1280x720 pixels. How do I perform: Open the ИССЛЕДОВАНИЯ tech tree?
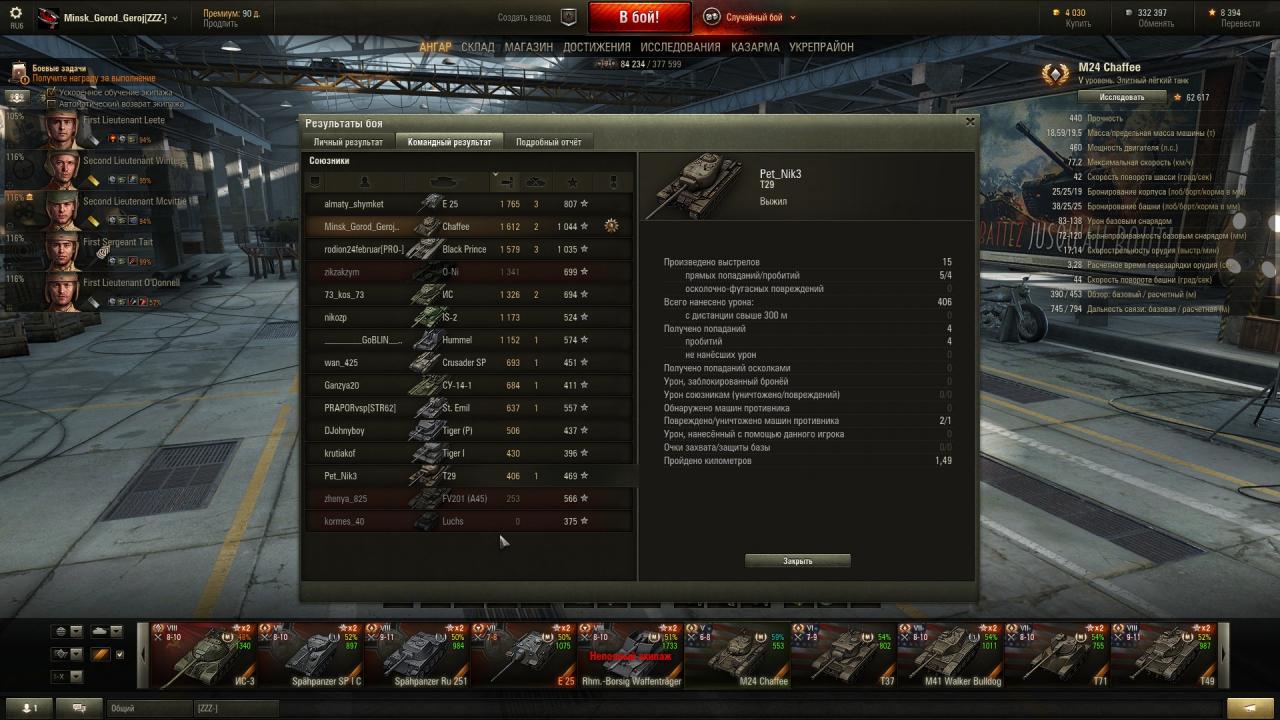click(680, 47)
